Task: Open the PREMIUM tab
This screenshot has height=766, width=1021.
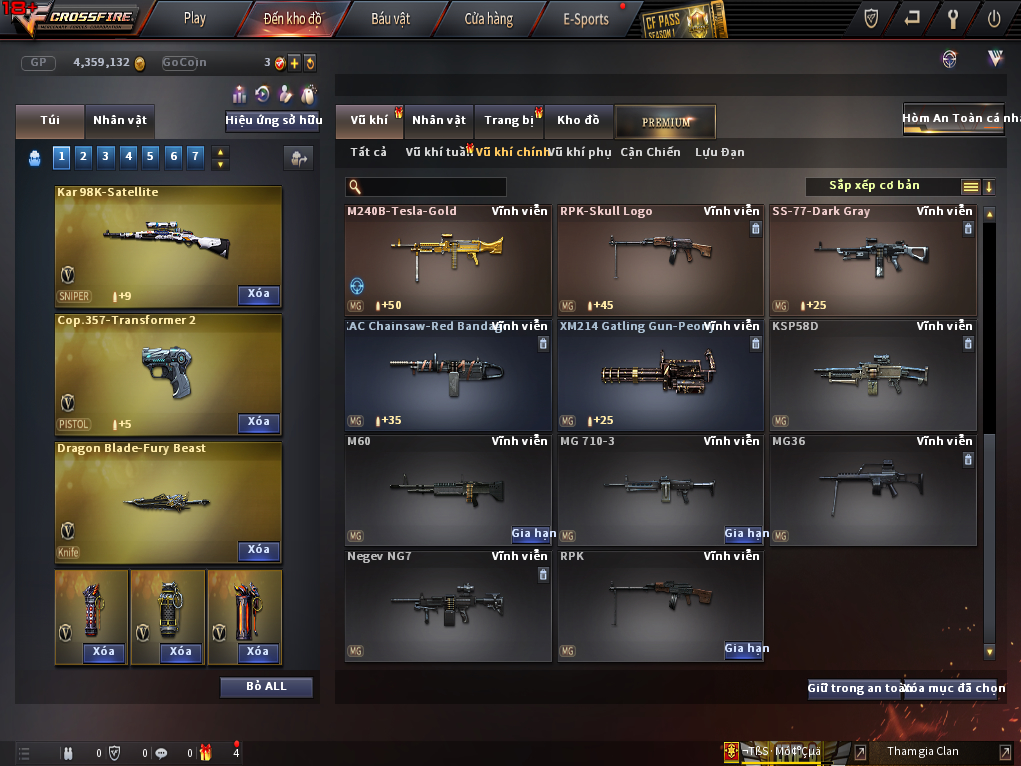Action: click(666, 121)
